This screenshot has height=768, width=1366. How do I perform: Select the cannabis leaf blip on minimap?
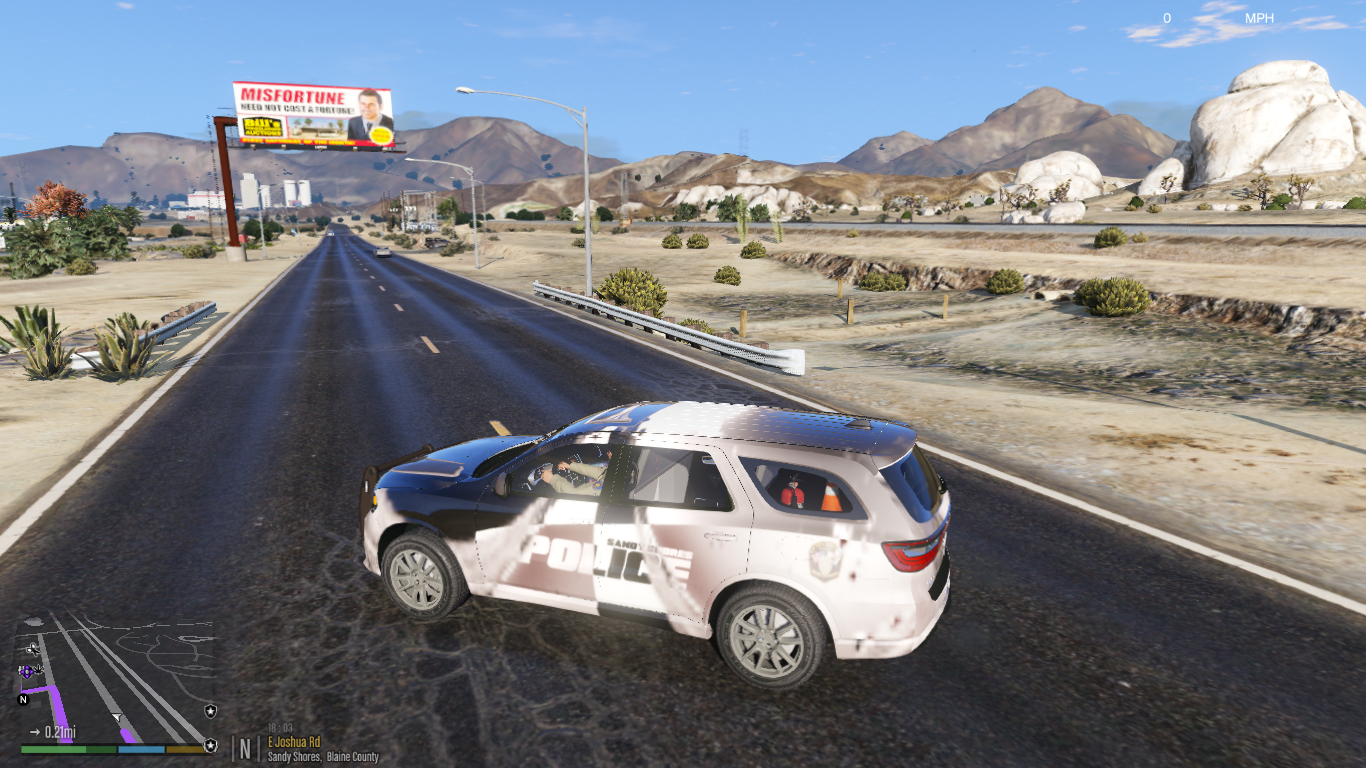39,669
